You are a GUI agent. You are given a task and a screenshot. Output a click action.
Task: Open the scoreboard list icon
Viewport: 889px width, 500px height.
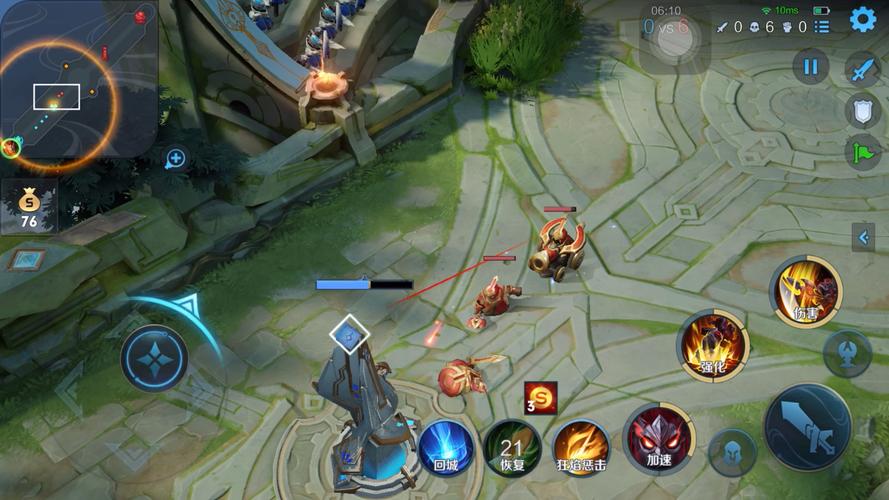click(x=822, y=27)
